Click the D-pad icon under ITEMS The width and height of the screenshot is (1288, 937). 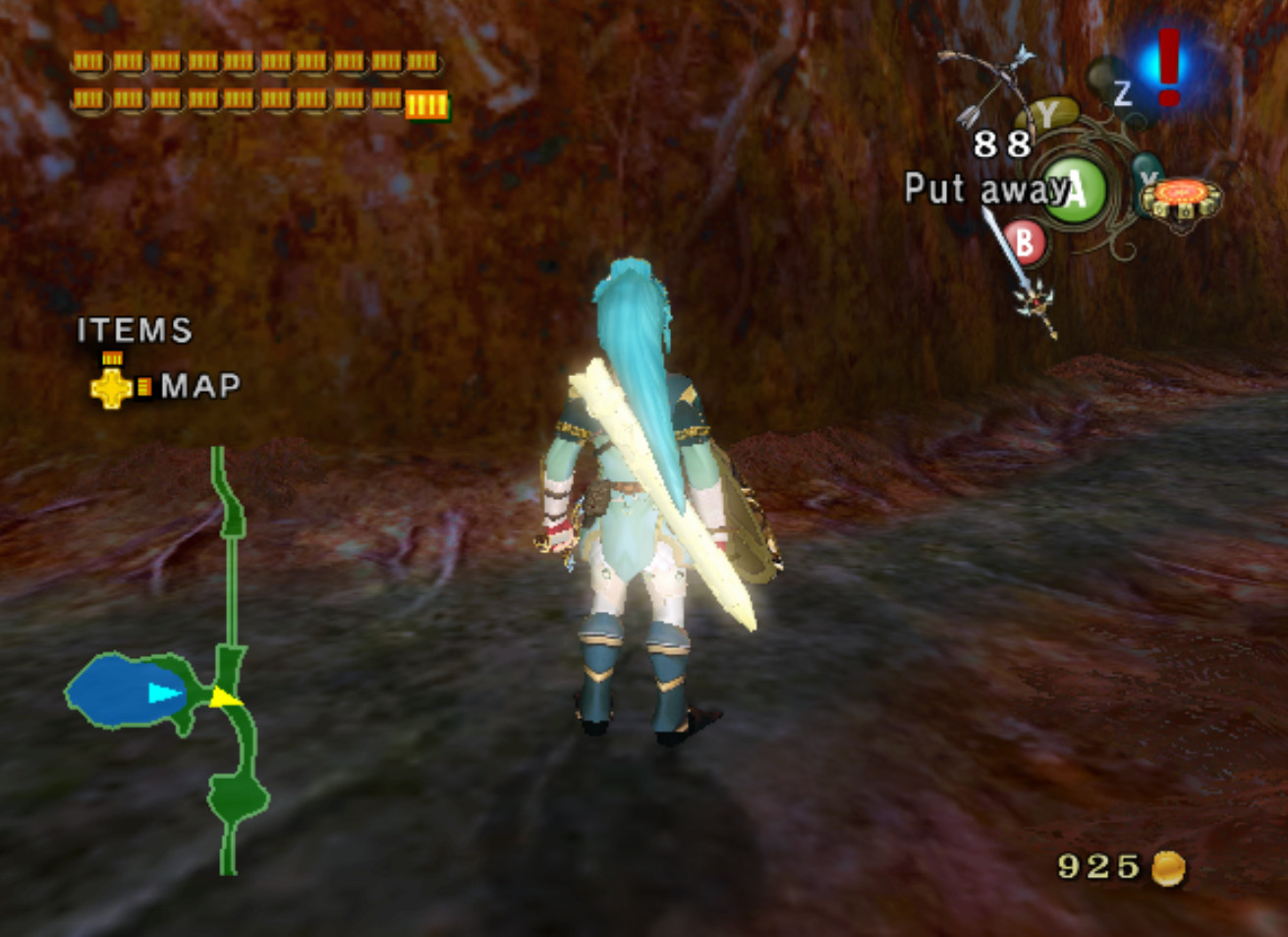(109, 387)
